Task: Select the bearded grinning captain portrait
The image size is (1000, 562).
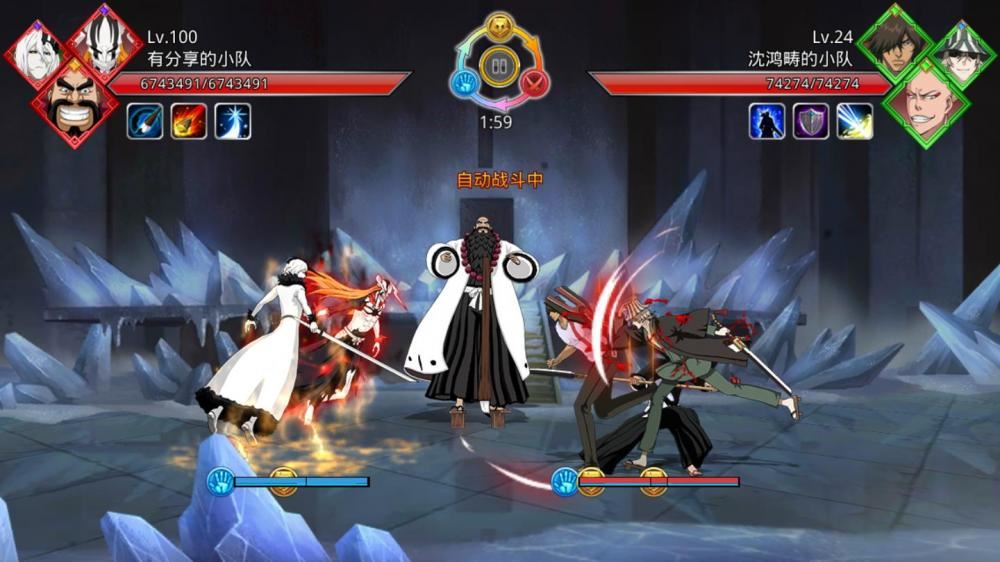Action: pyautogui.click(x=73, y=102)
